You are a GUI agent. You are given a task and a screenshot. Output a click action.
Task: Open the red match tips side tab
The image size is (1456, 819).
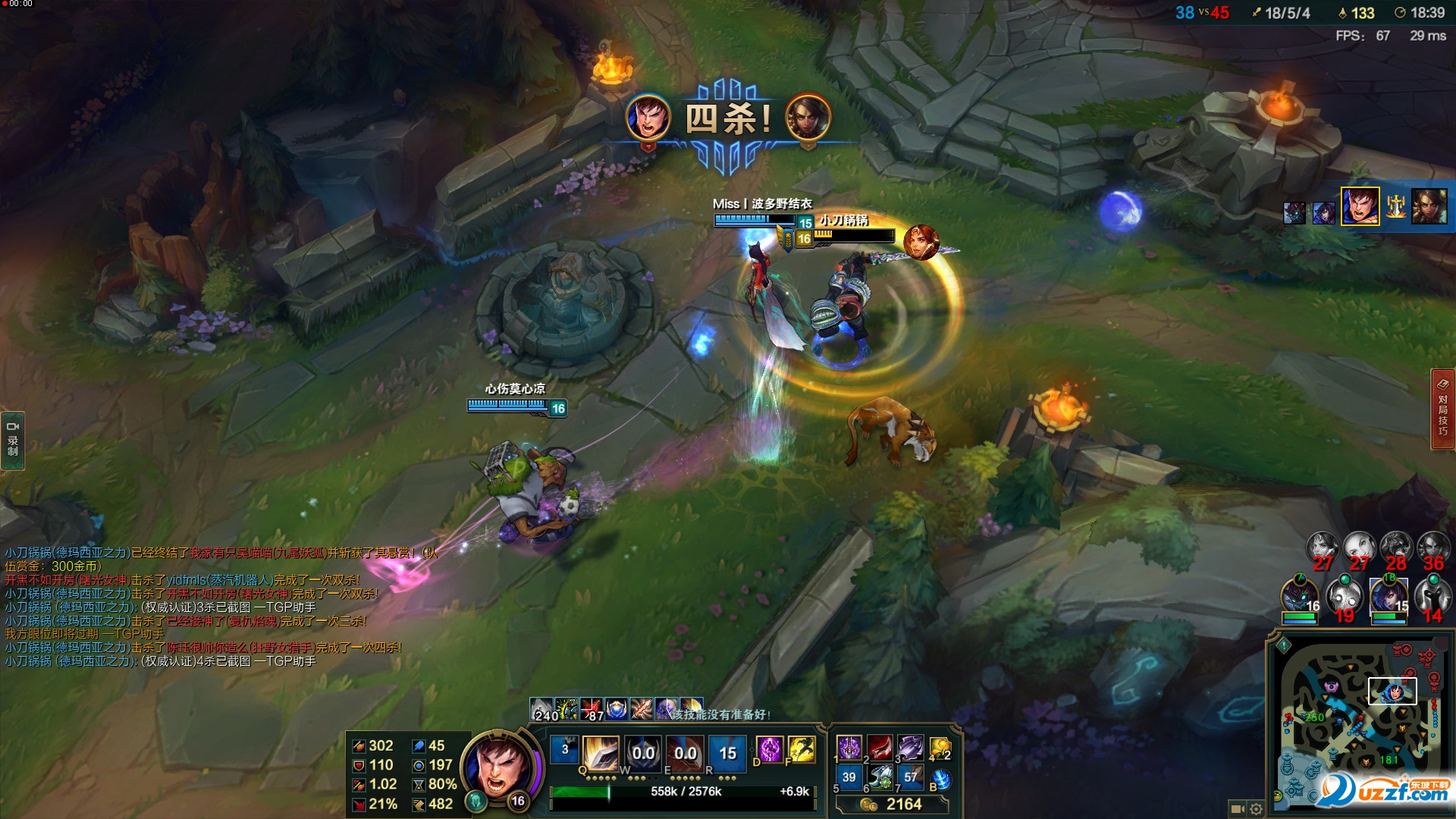click(1442, 409)
